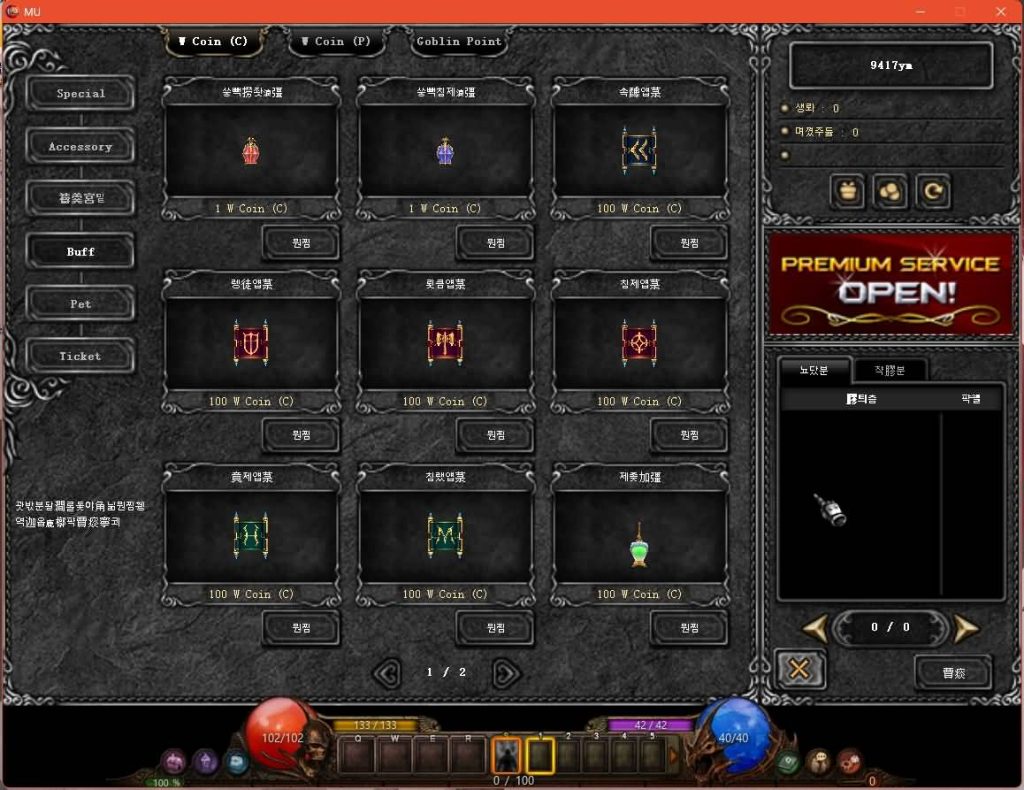The height and width of the screenshot is (790, 1024).
Task: Close the shop with the X button
Action: pos(799,669)
